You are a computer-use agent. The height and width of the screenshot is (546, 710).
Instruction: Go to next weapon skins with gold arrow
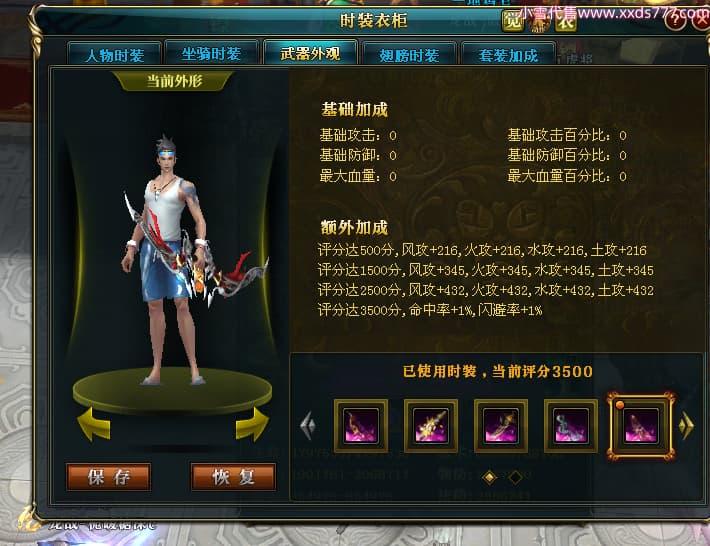pyautogui.click(x=686, y=427)
